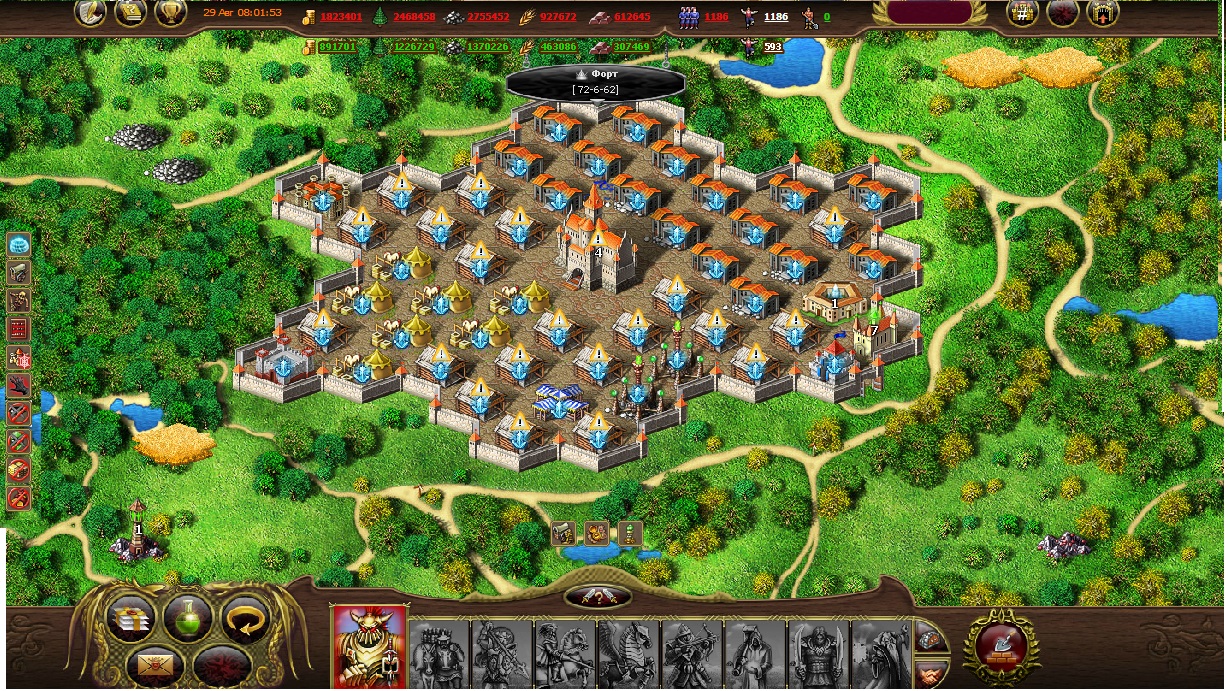Select the mounted knight unit portrait
The image size is (1226, 691).
pyautogui.click(x=565, y=654)
